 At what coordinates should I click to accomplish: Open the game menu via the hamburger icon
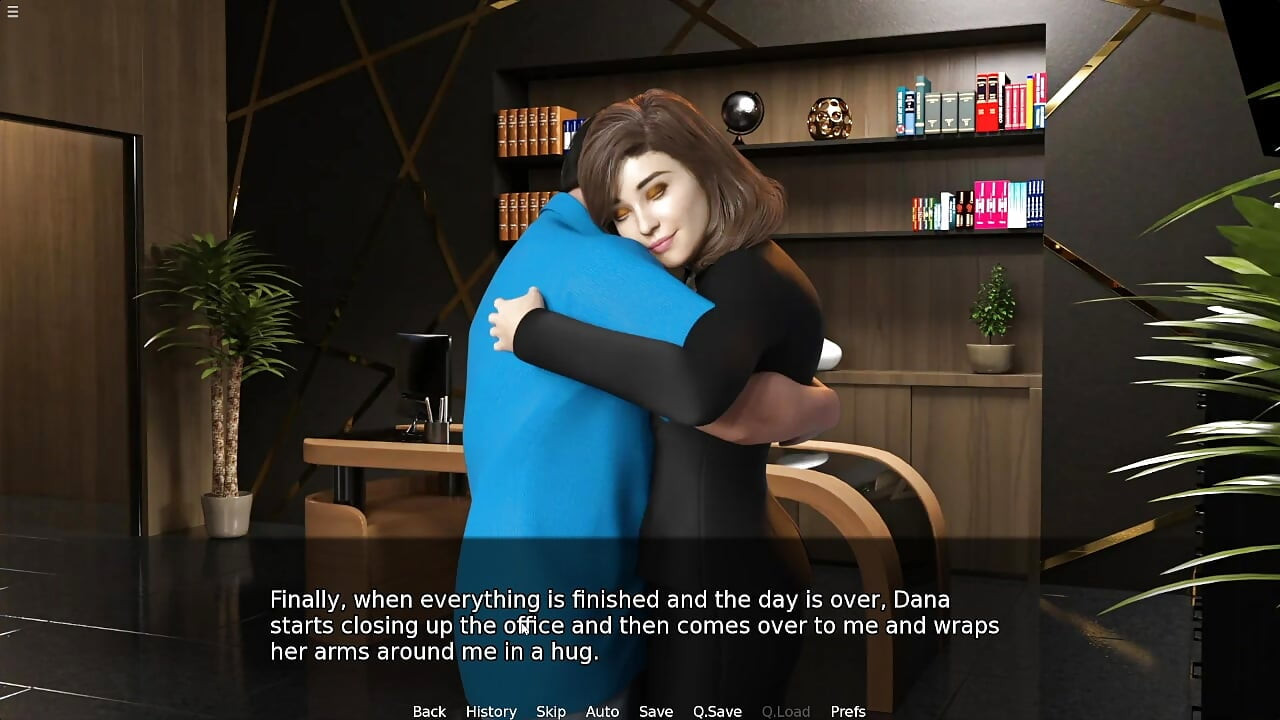(x=13, y=13)
